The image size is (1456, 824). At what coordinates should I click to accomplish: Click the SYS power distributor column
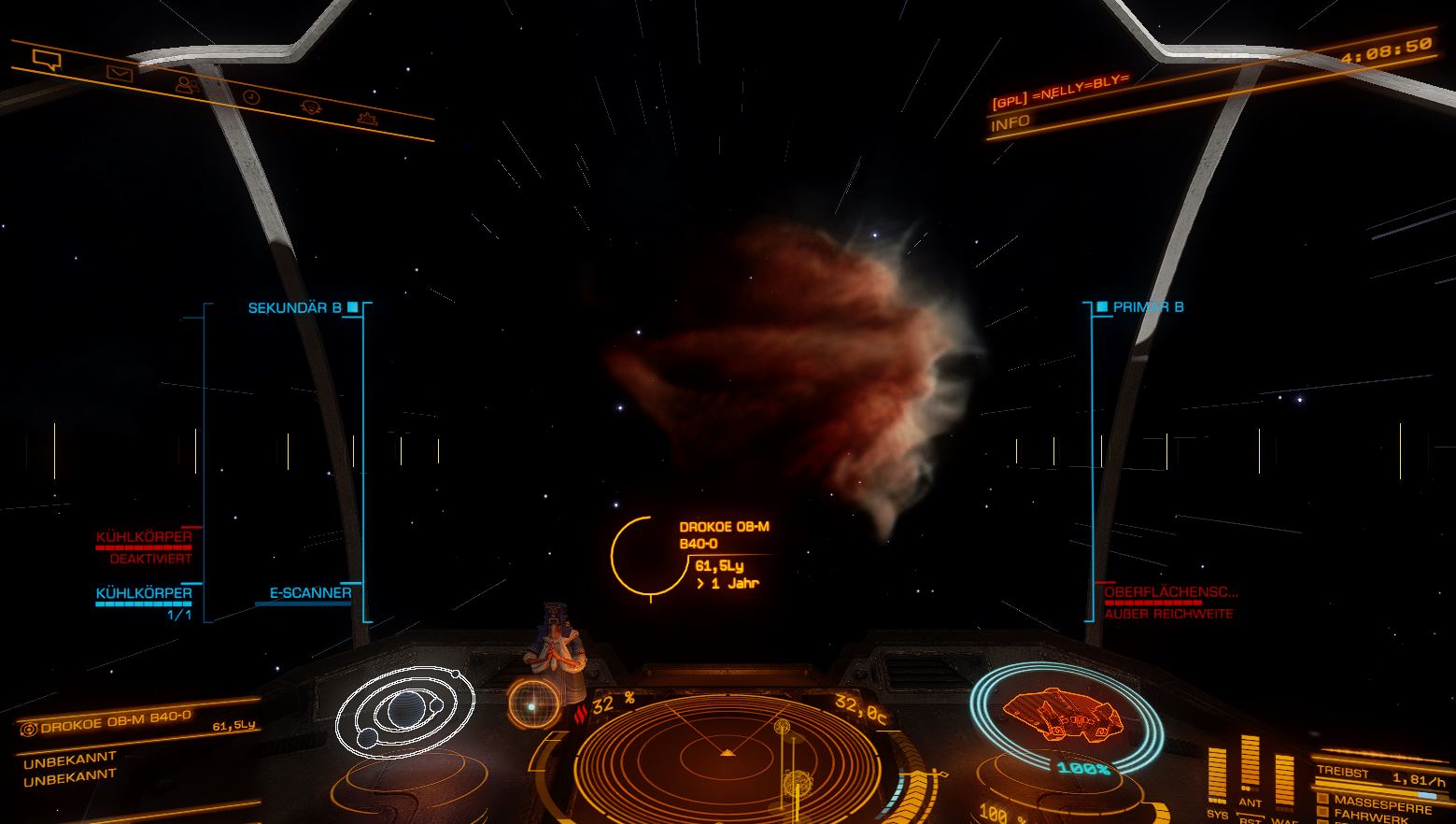[x=1217, y=774]
